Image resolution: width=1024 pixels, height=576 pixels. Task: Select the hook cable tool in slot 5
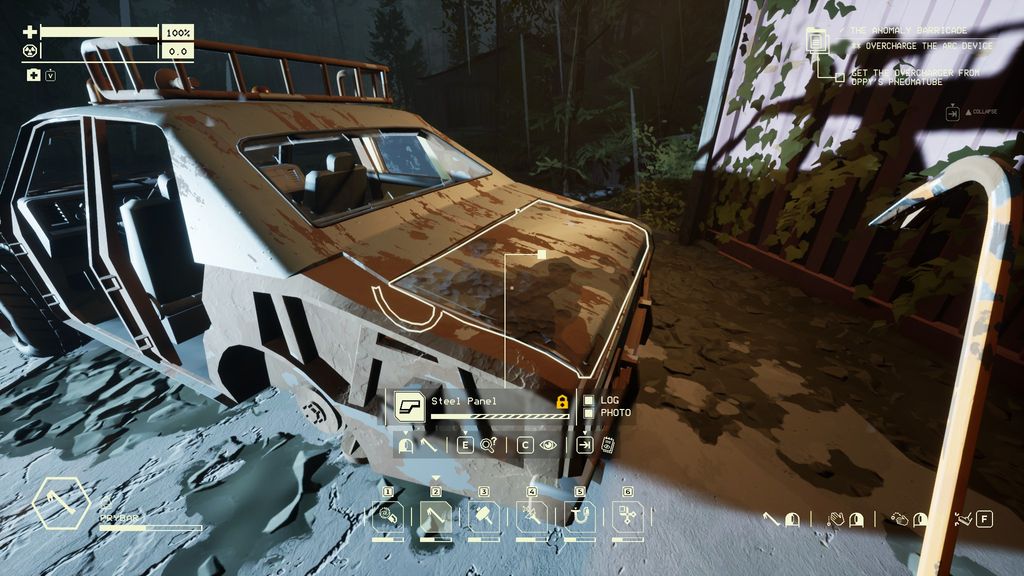[x=579, y=517]
